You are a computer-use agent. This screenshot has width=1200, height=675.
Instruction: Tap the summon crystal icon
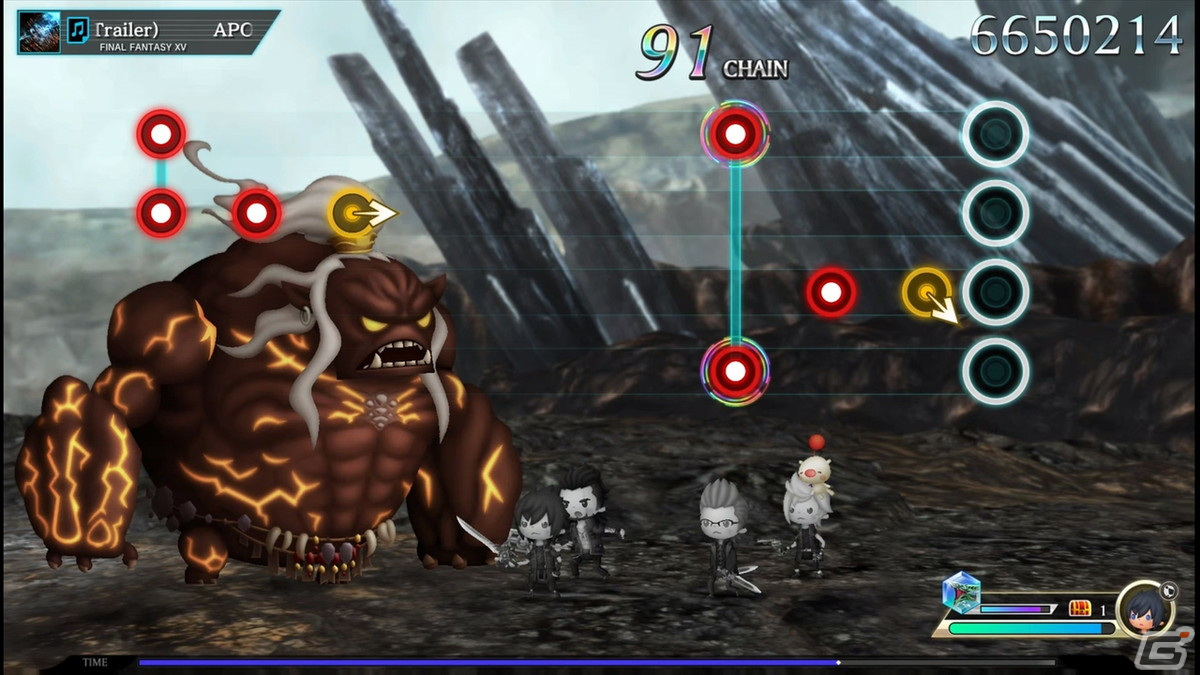point(962,593)
